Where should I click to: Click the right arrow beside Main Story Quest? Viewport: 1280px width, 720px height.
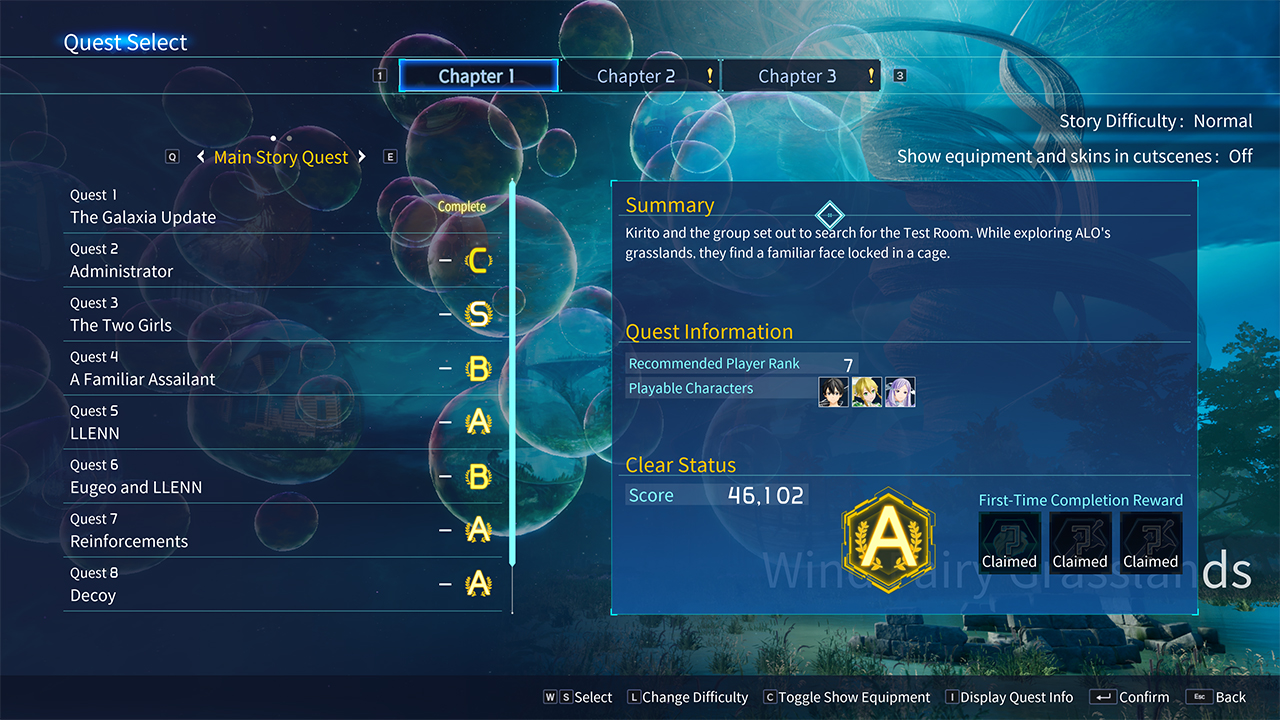pyautogui.click(x=362, y=157)
